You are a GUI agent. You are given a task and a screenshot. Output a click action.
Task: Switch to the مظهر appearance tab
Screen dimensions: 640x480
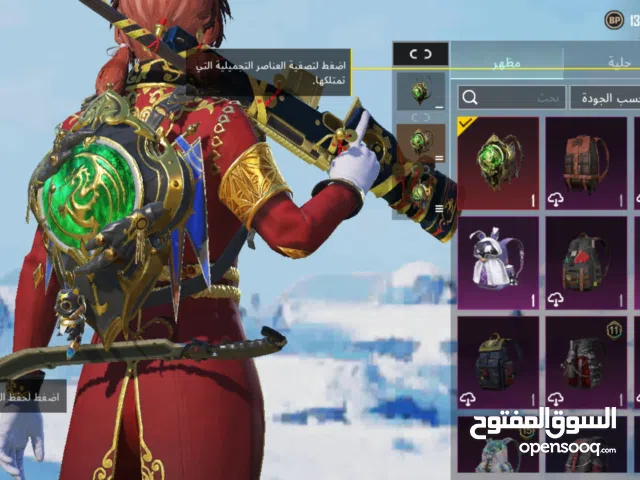[506, 62]
